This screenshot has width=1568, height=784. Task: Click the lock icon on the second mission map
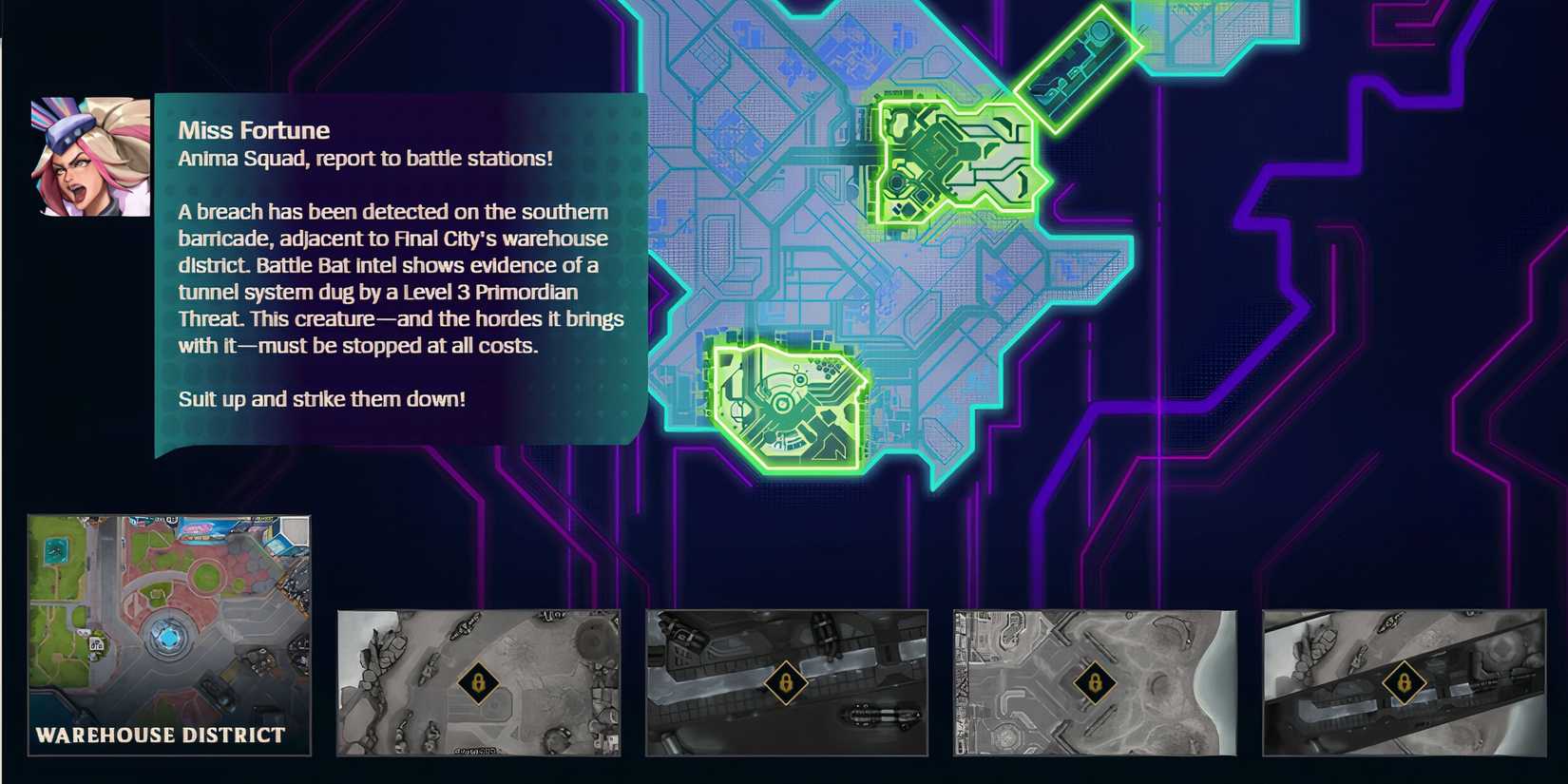coord(480,683)
